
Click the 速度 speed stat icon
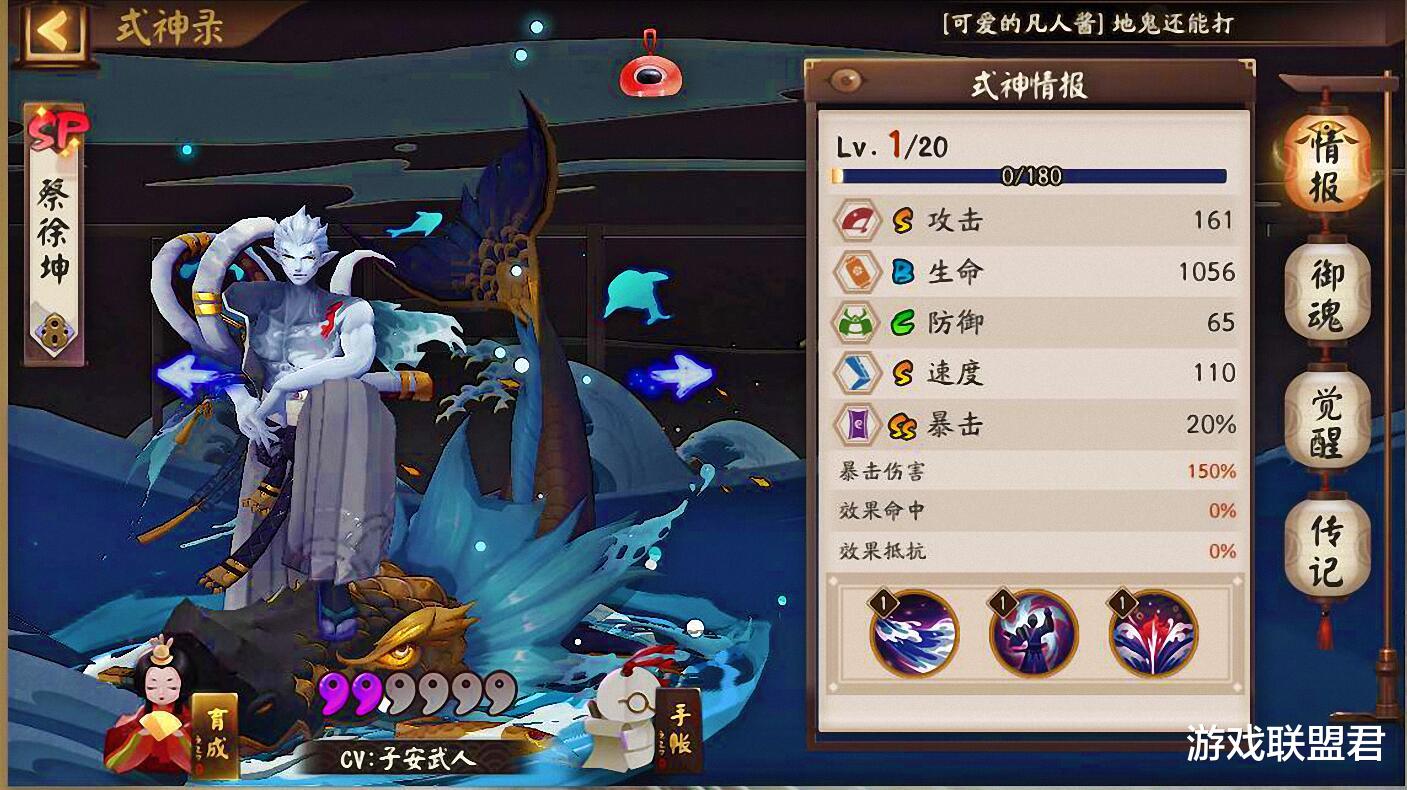click(855, 372)
